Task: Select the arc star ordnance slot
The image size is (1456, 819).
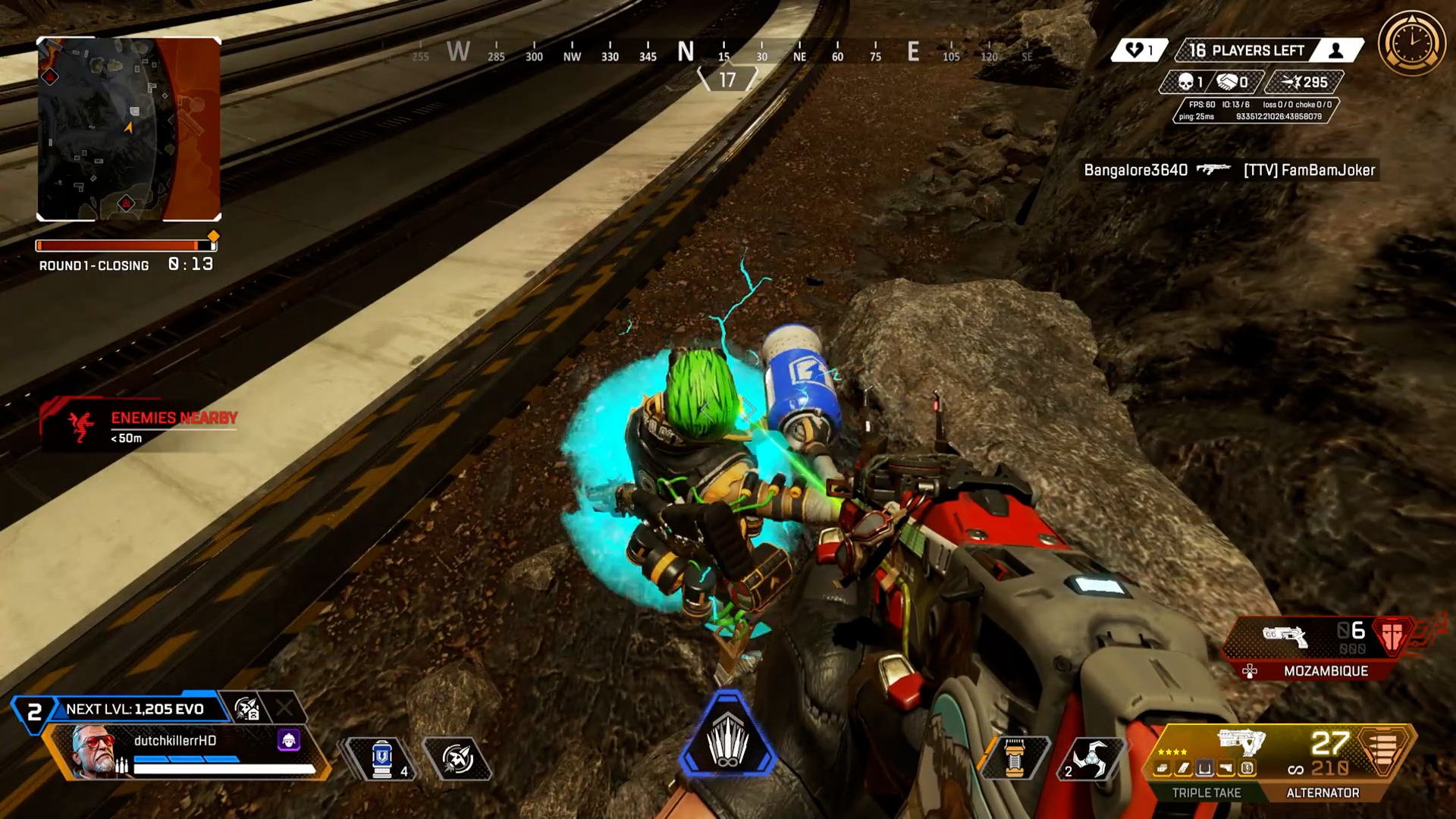Action: coord(1090,758)
